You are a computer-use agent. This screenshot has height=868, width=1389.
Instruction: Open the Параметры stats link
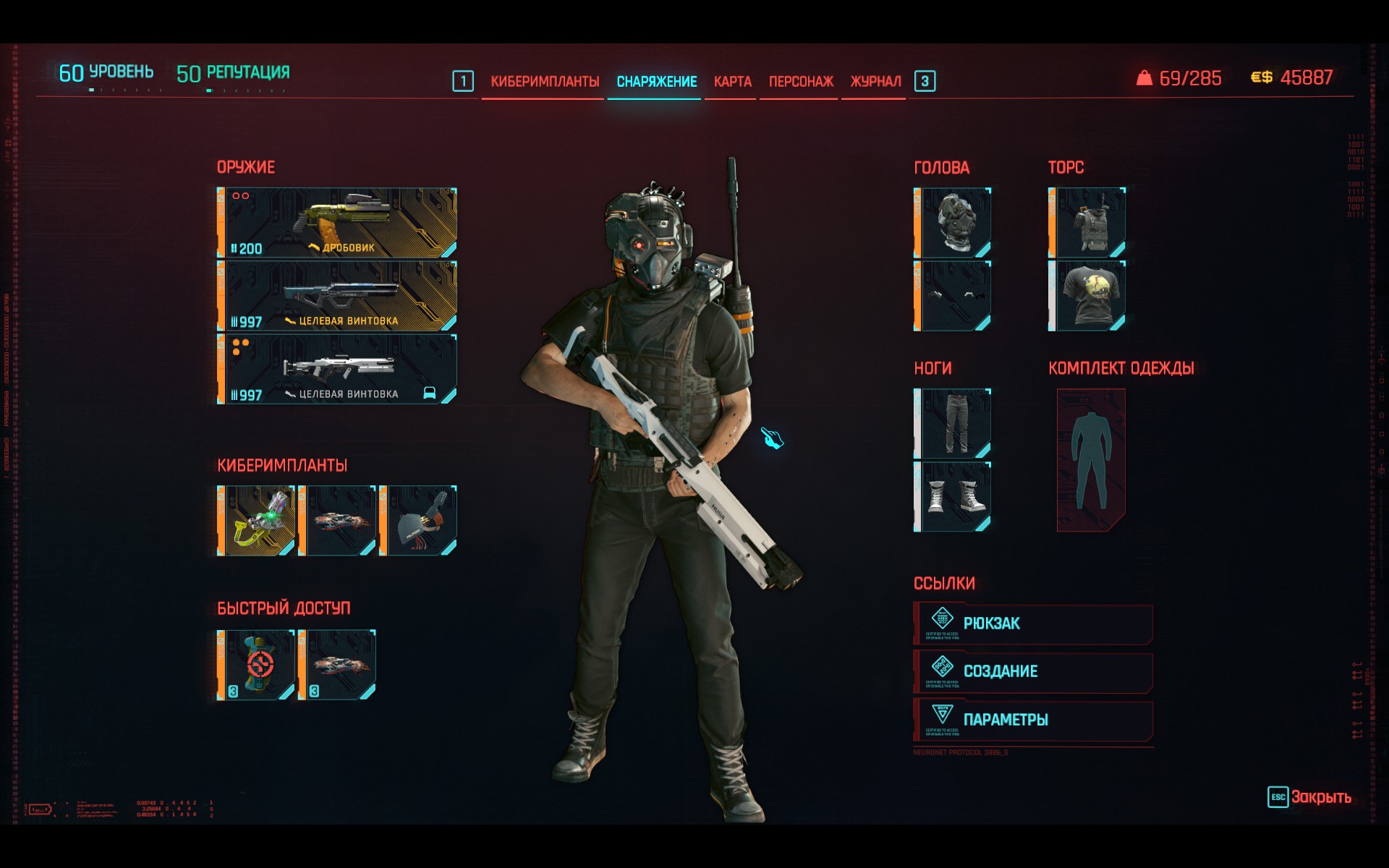(x=1033, y=720)
